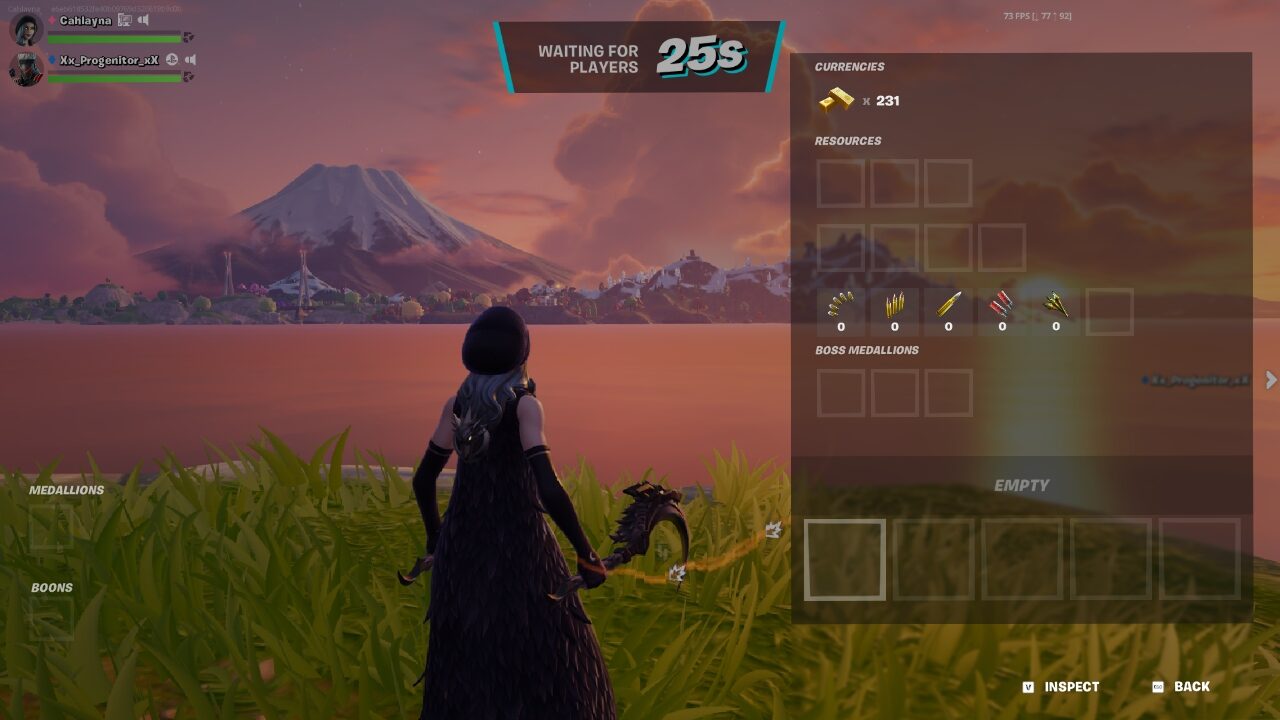Select Xx_Progenitor_xX's squad portrait
The height and width of the screenshot is (720, 1280).
pyautogui.click(x=26, y=69)
